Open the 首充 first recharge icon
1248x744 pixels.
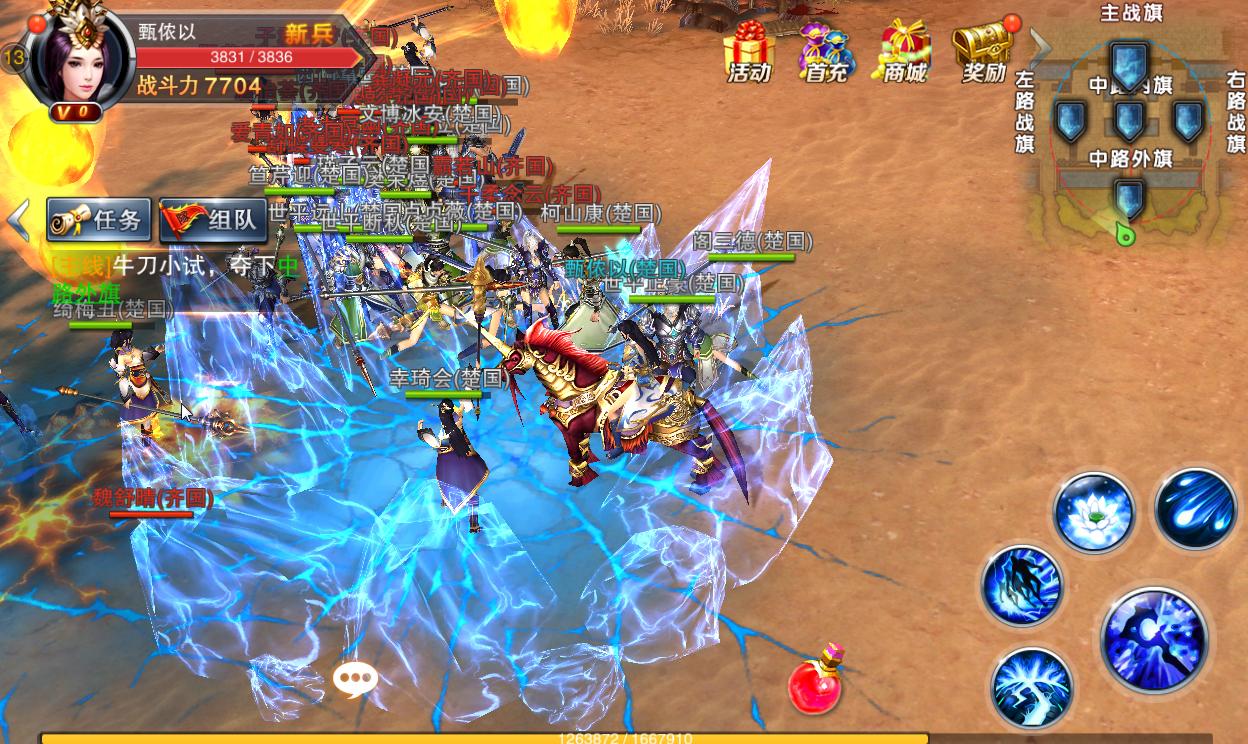[x=825, y=50]
